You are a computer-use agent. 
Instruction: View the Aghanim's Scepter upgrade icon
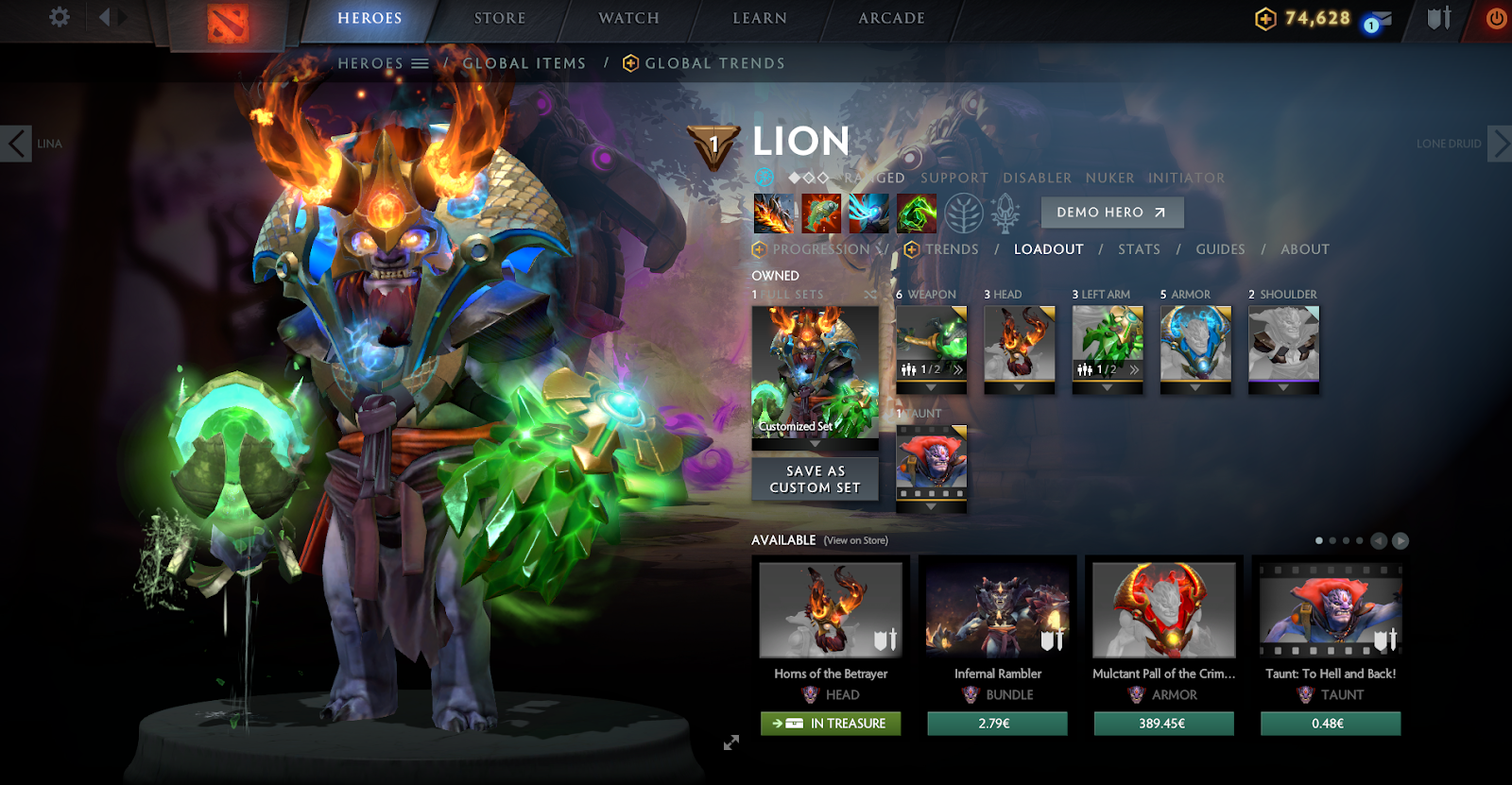[x=1007, y=212]
